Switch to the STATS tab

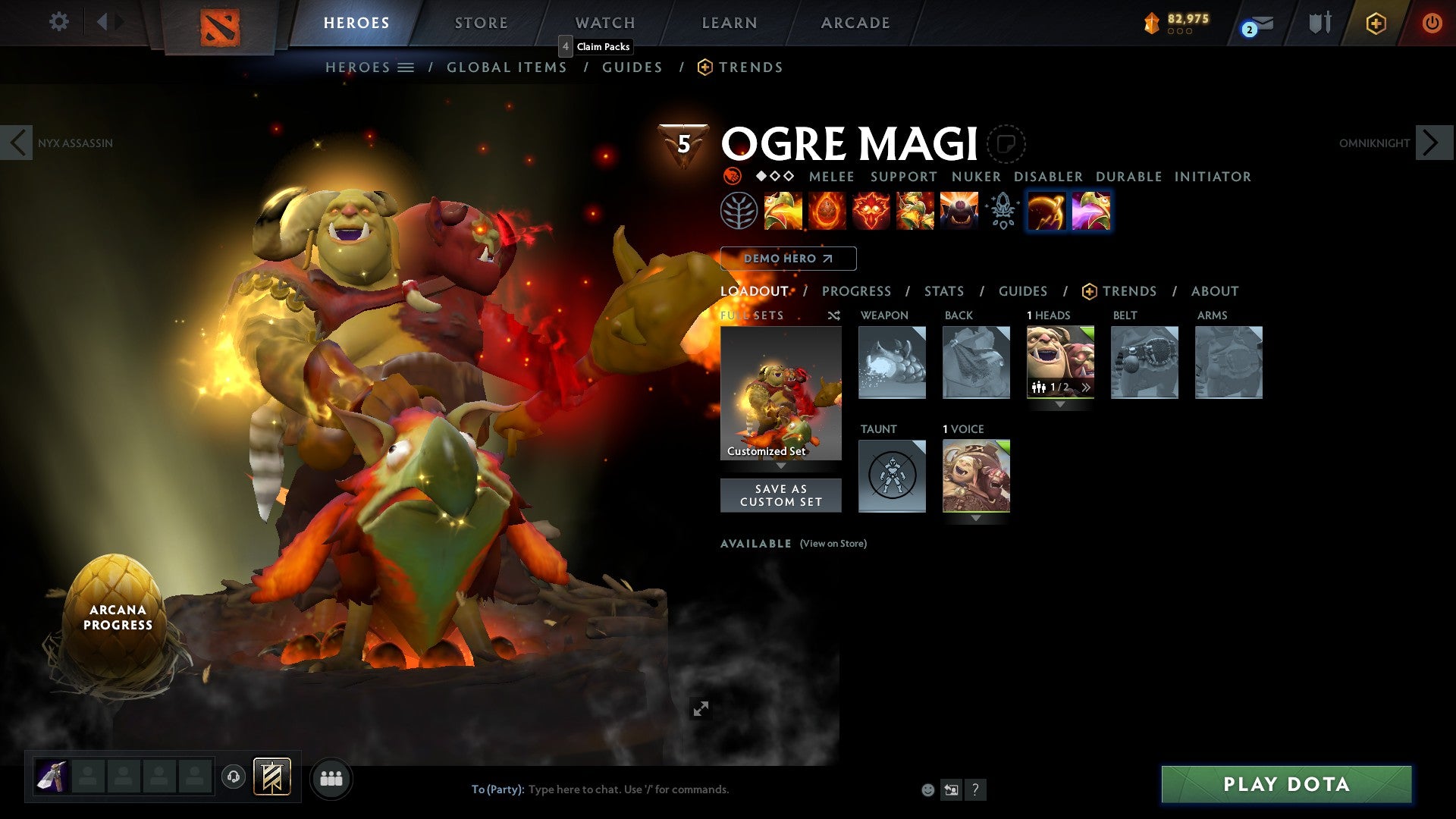[944, 291]
